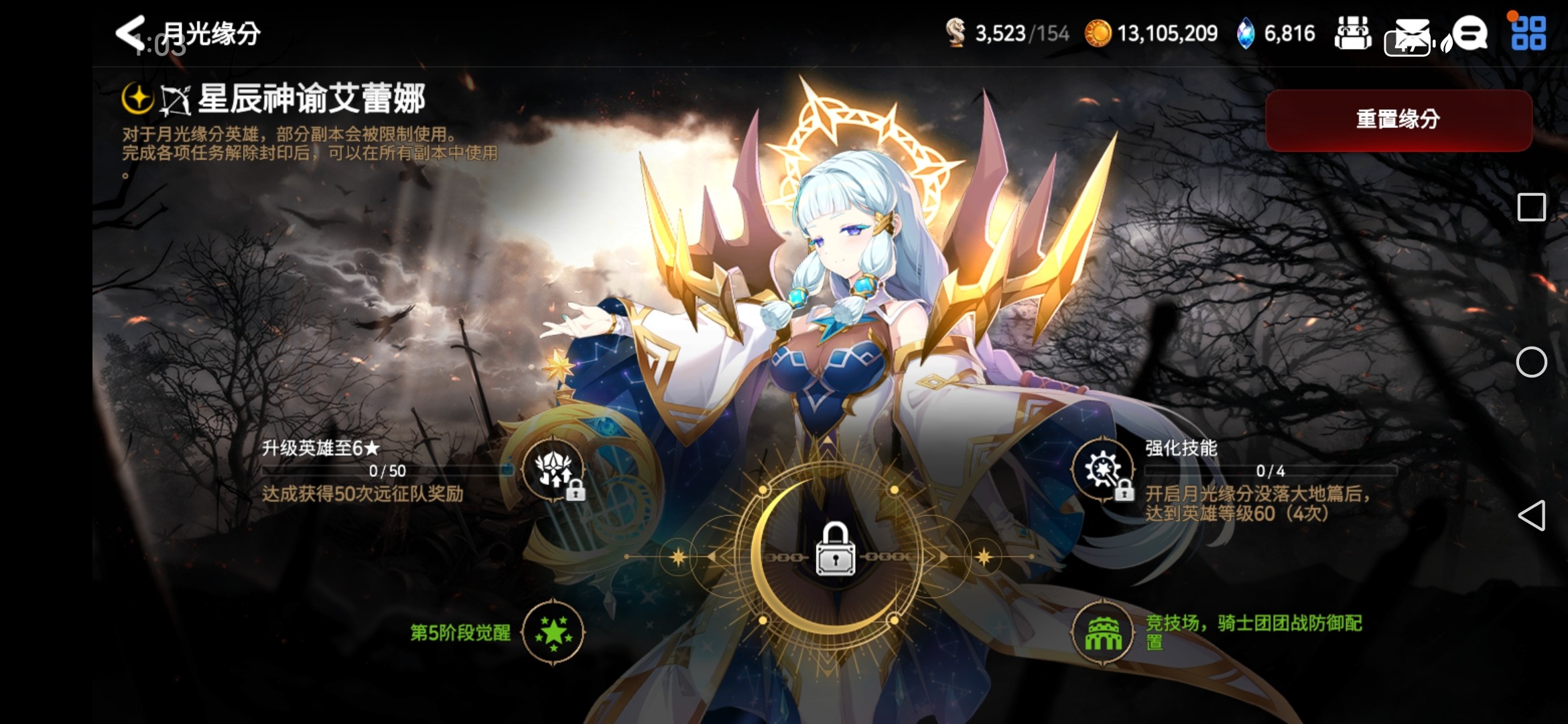1568x724 pixels.
Task: Open the locked 升级英雄至6★ mission icon
Action: 554,469
